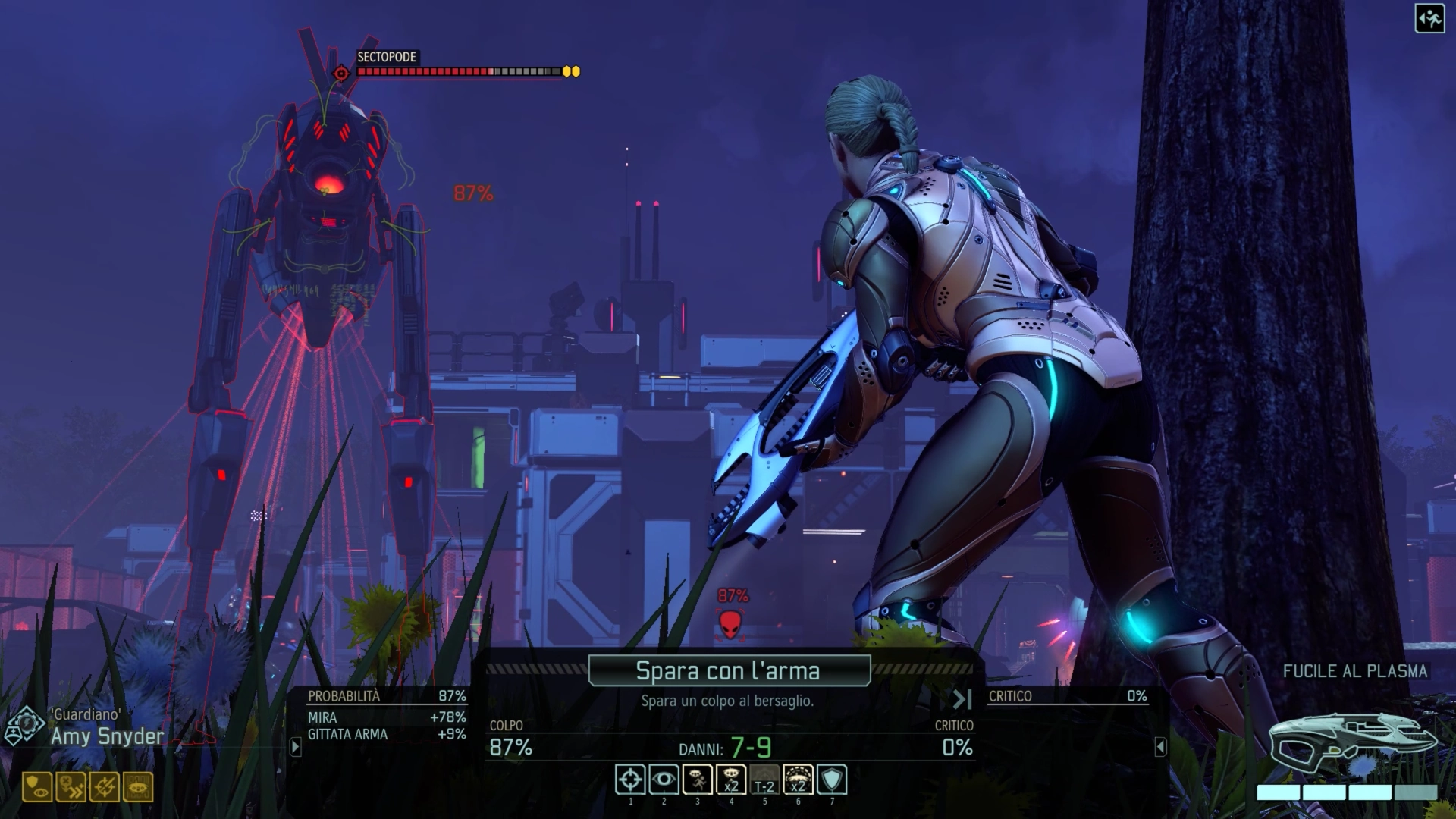
Task: Skip to the next target arrow
Action: point(962,699)
